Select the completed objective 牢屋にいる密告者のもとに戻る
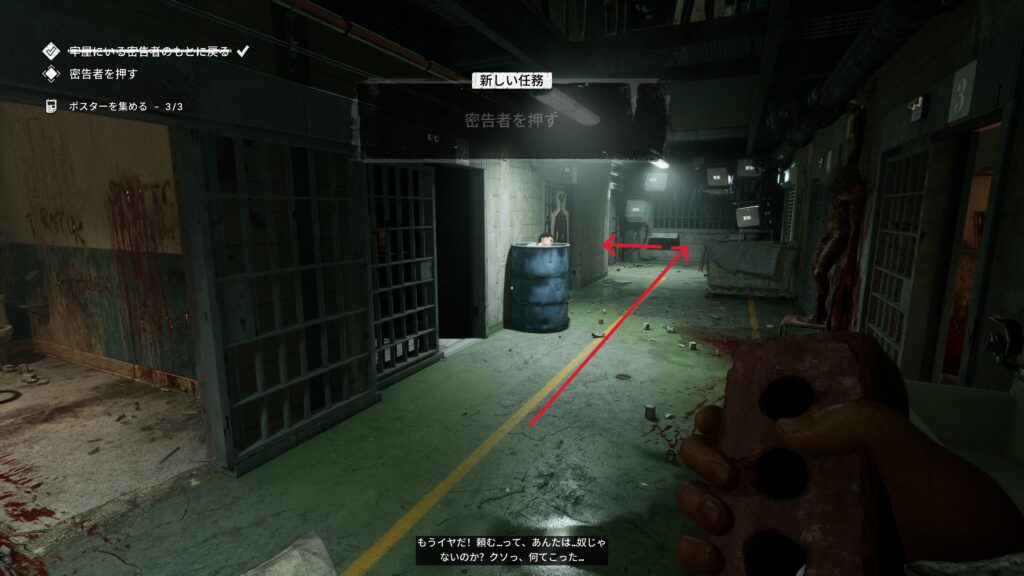This screenshot has width=1024, height=576. (151, 49)
